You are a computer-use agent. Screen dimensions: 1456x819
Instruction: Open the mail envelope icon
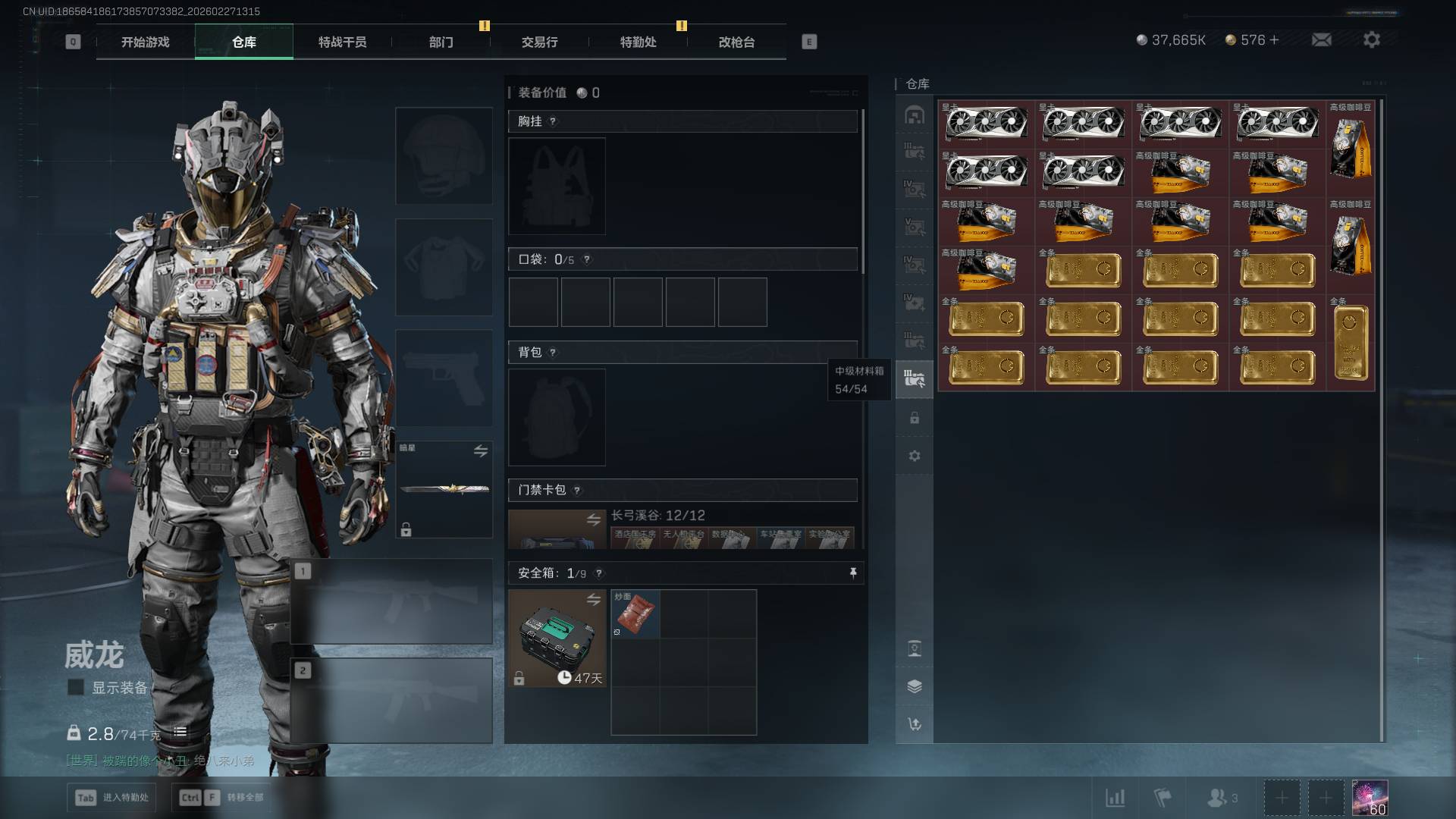click(x=1321, y=40)
